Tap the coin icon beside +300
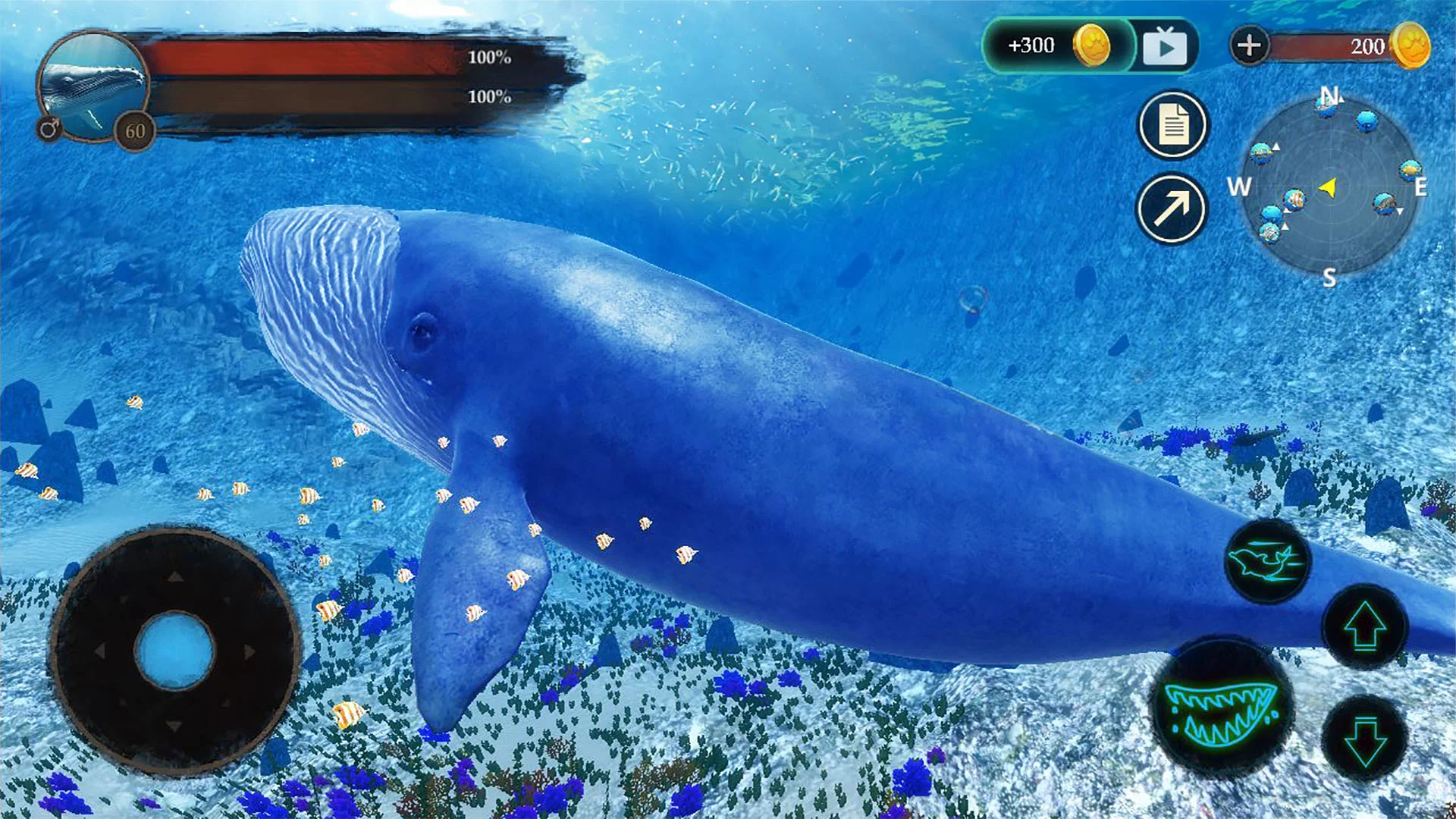 pyautogui.click(x=1092, y=45)
